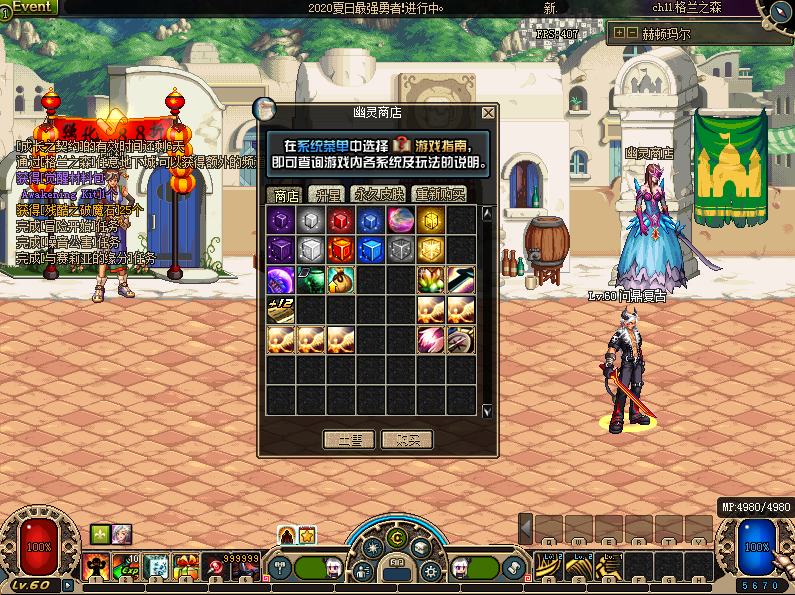The height and width of the screenshot is (595, 795).
Task: Select the 重新购买 tab
Action: click(x=440, y=194)
